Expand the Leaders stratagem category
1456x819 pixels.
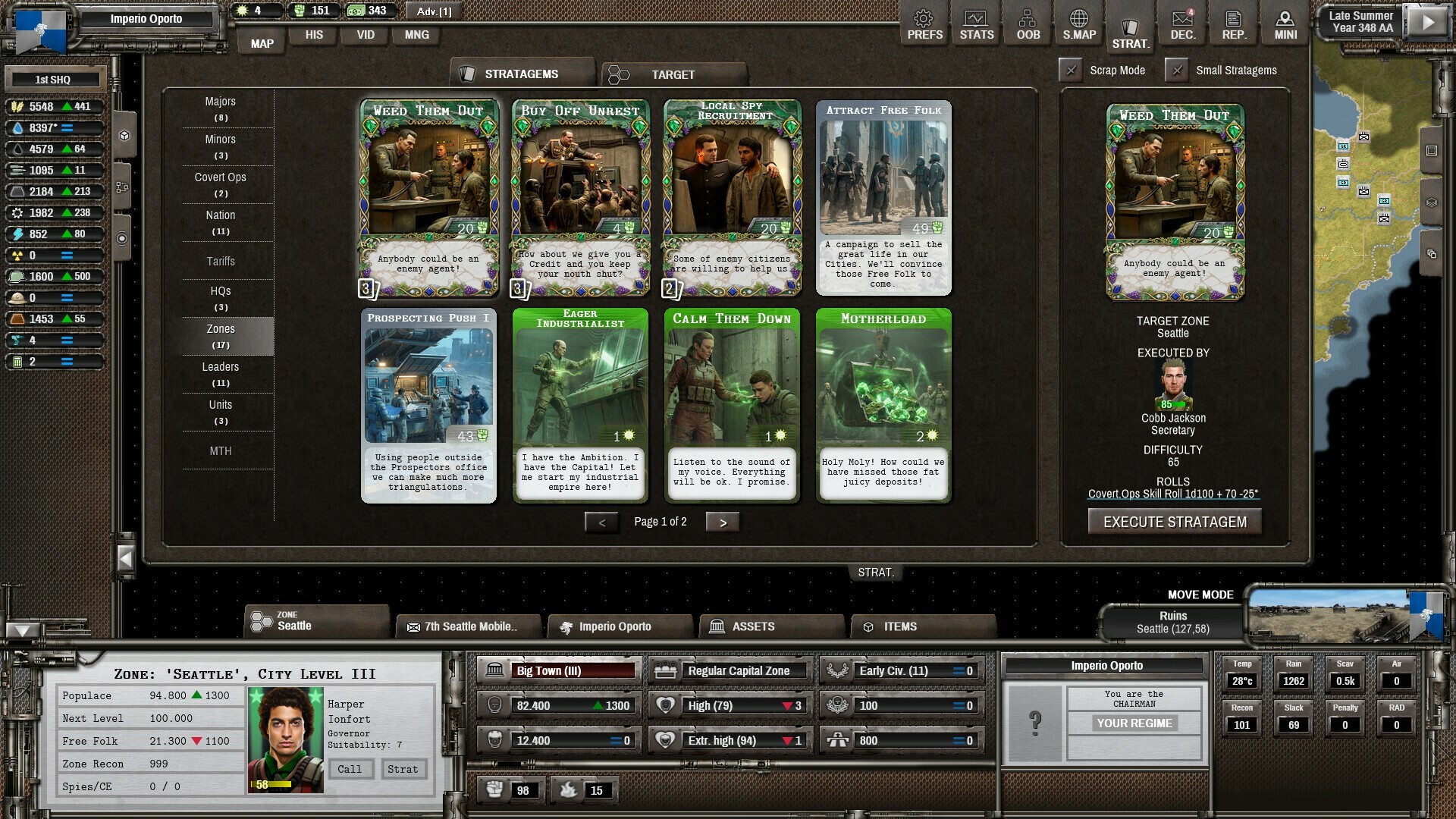(220, 374)
